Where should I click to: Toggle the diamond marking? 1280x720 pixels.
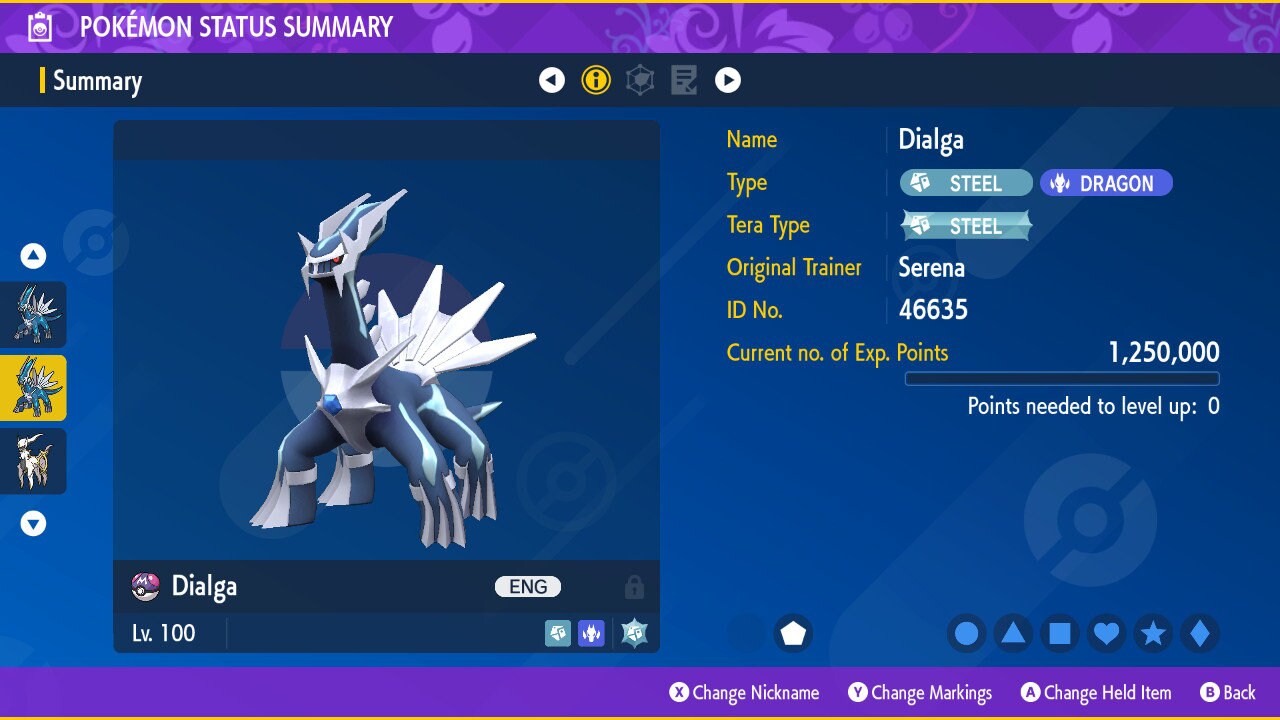[1200, 633]
